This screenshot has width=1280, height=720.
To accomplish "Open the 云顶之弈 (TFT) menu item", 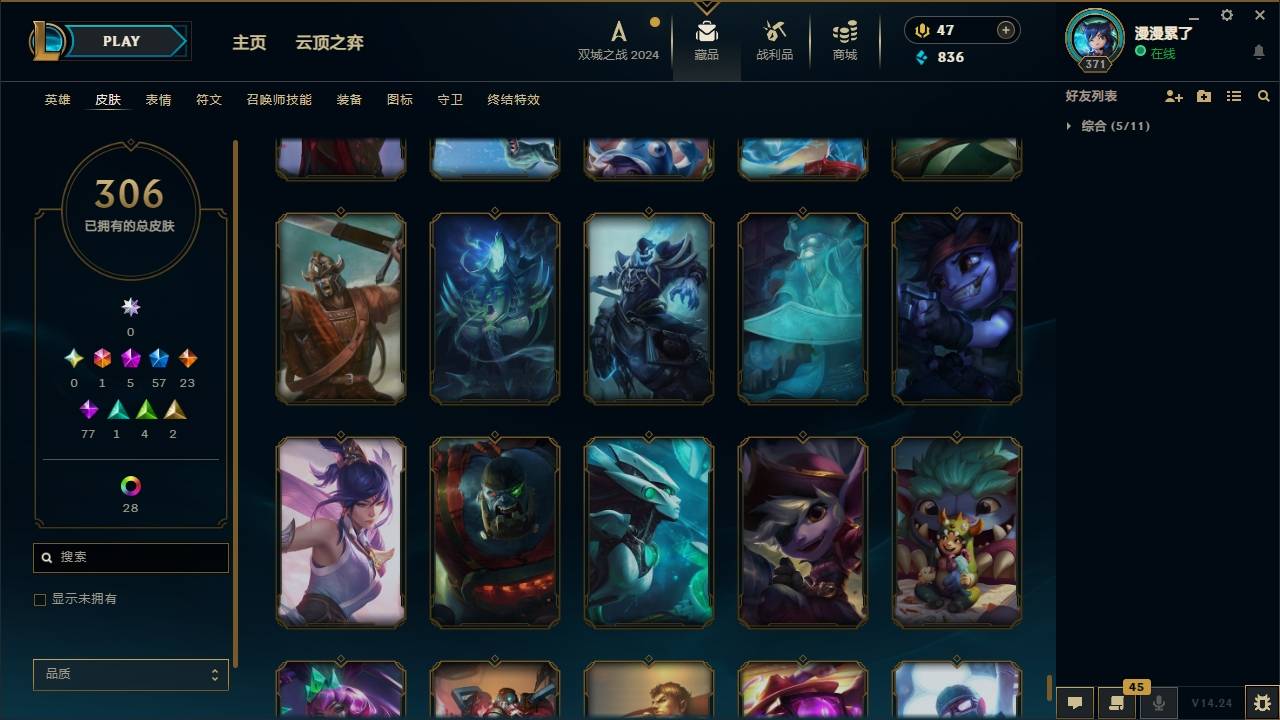I will point(328,43).
